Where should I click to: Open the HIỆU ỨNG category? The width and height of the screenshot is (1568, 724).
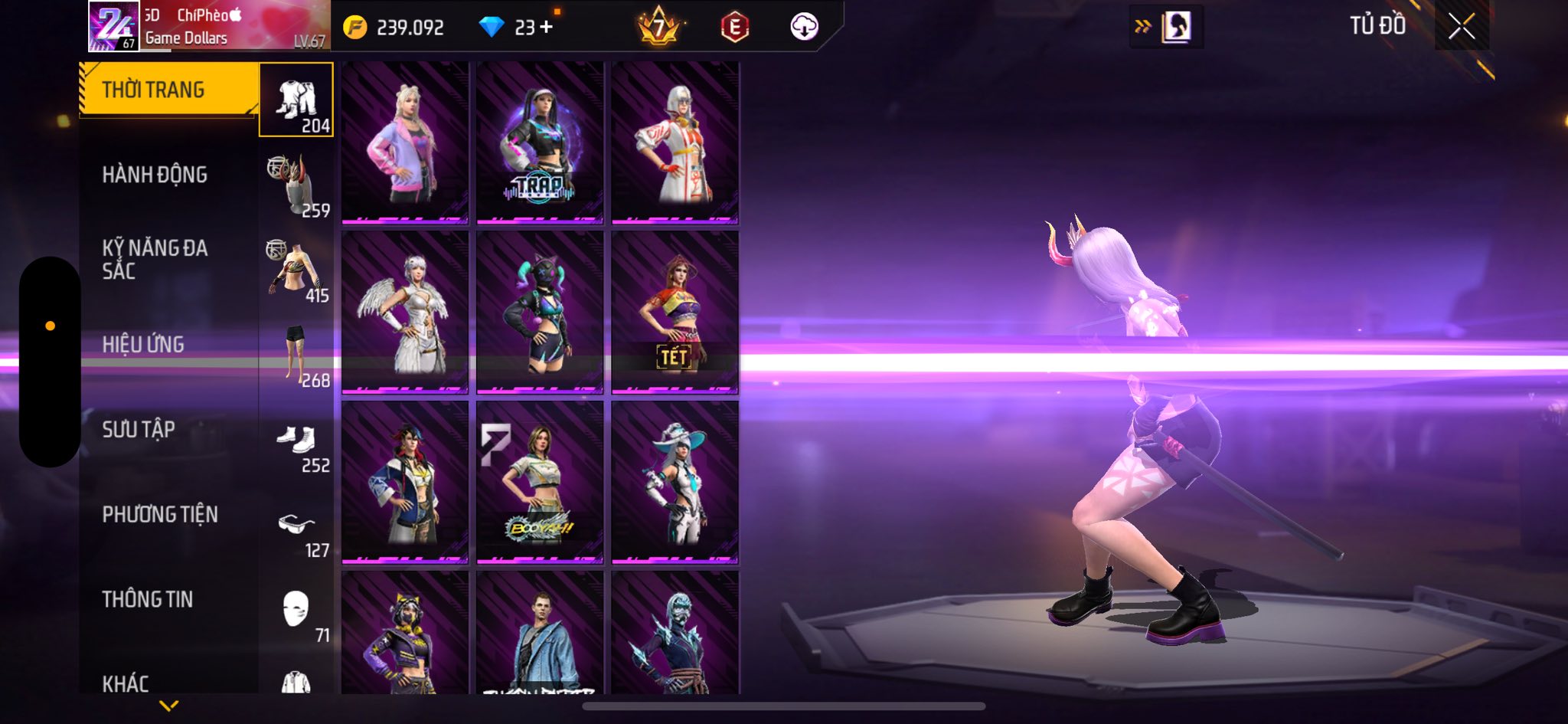click(143, 344)
